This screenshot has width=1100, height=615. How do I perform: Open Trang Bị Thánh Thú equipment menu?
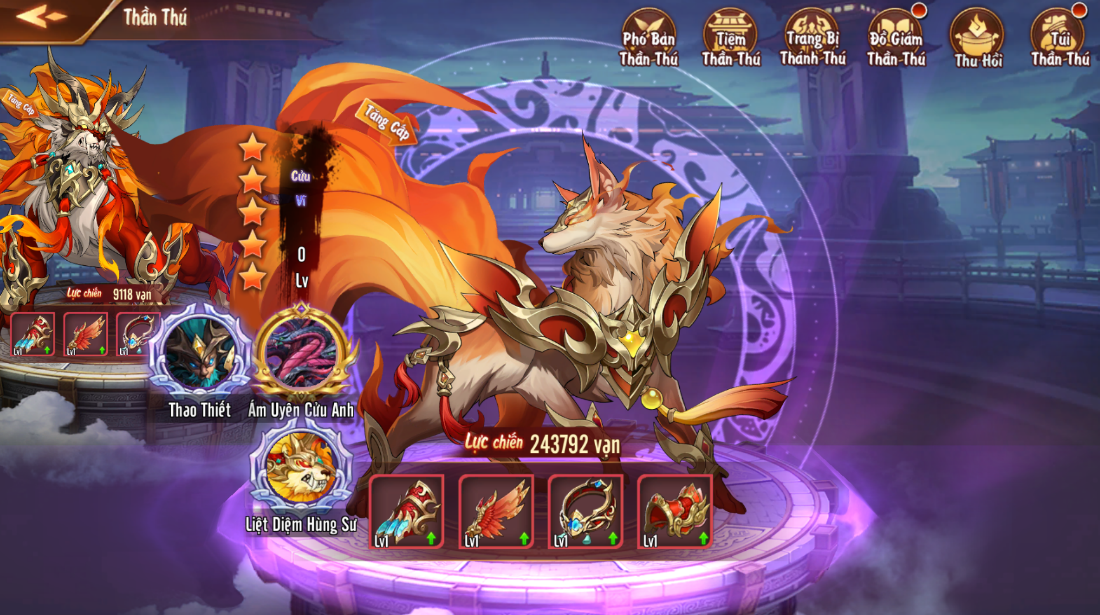[812, 37]
